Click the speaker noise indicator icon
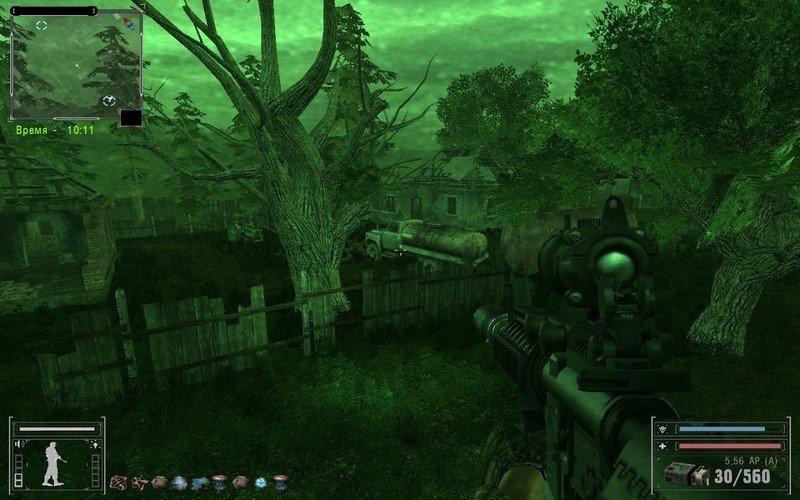 [x=17, y=444]
